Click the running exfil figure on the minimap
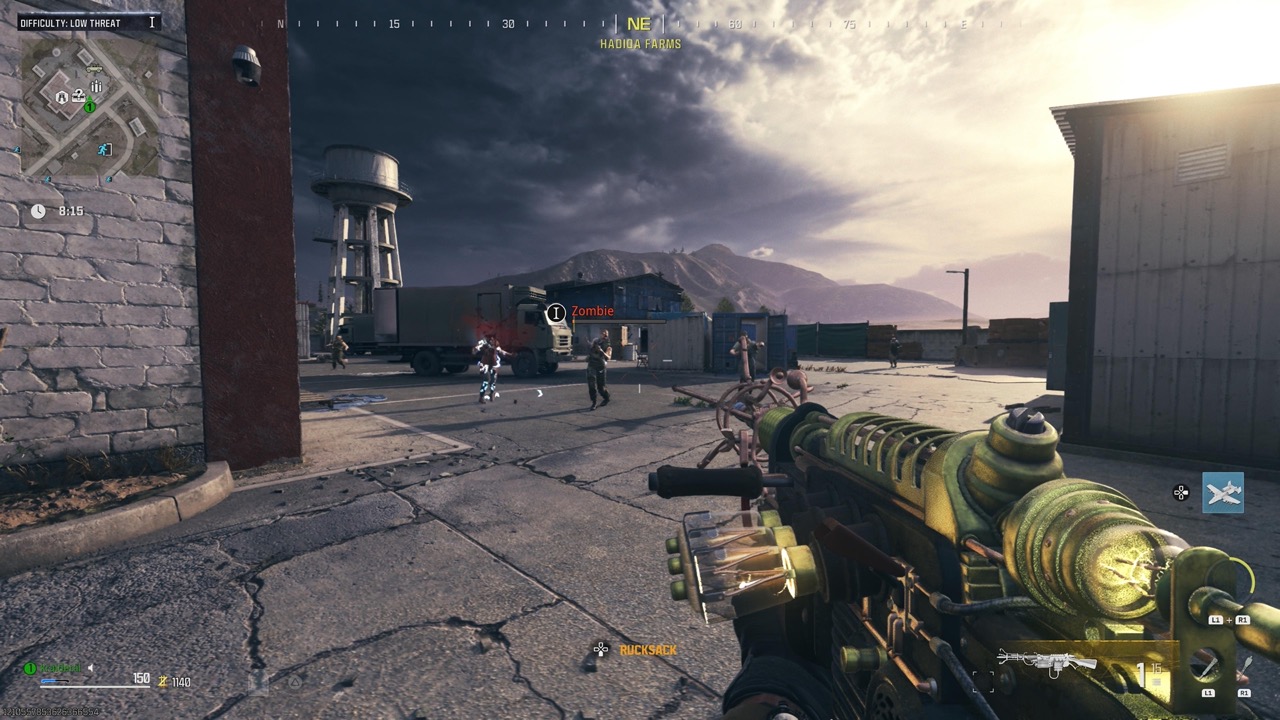The image size is (1280, 720). point(101,150)
